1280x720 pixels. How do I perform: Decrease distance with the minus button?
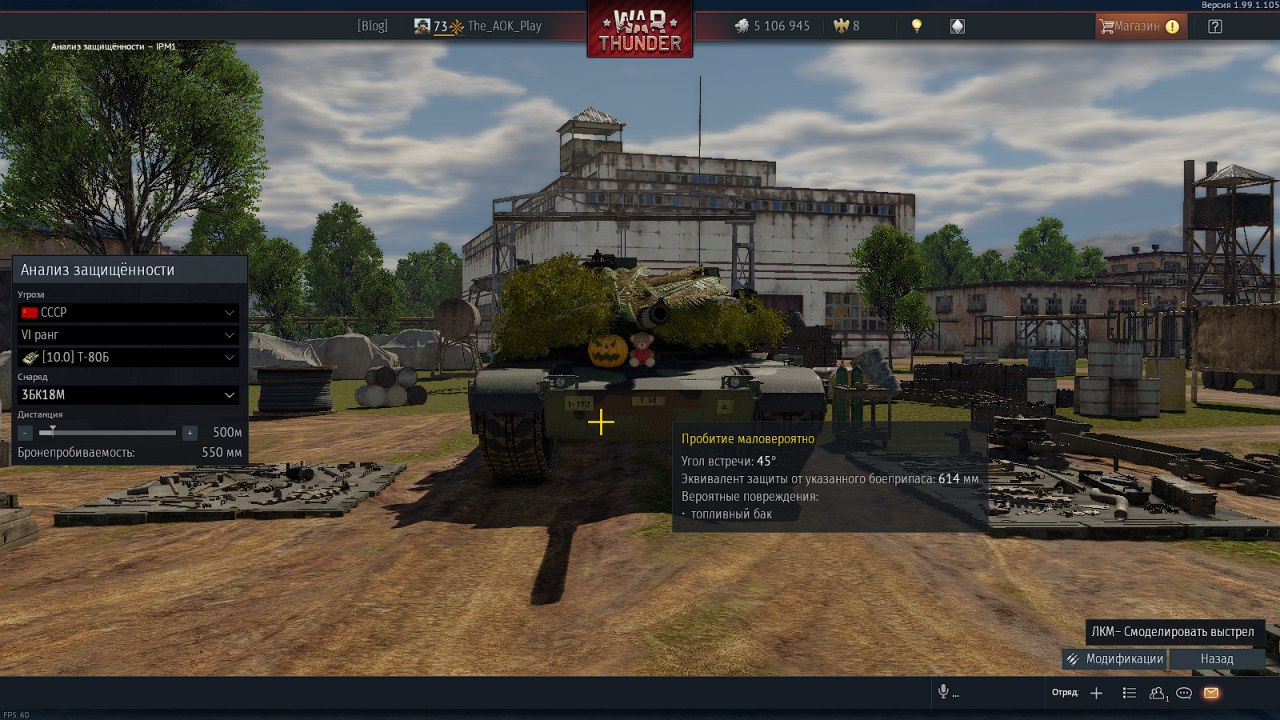tap(26, 433)
